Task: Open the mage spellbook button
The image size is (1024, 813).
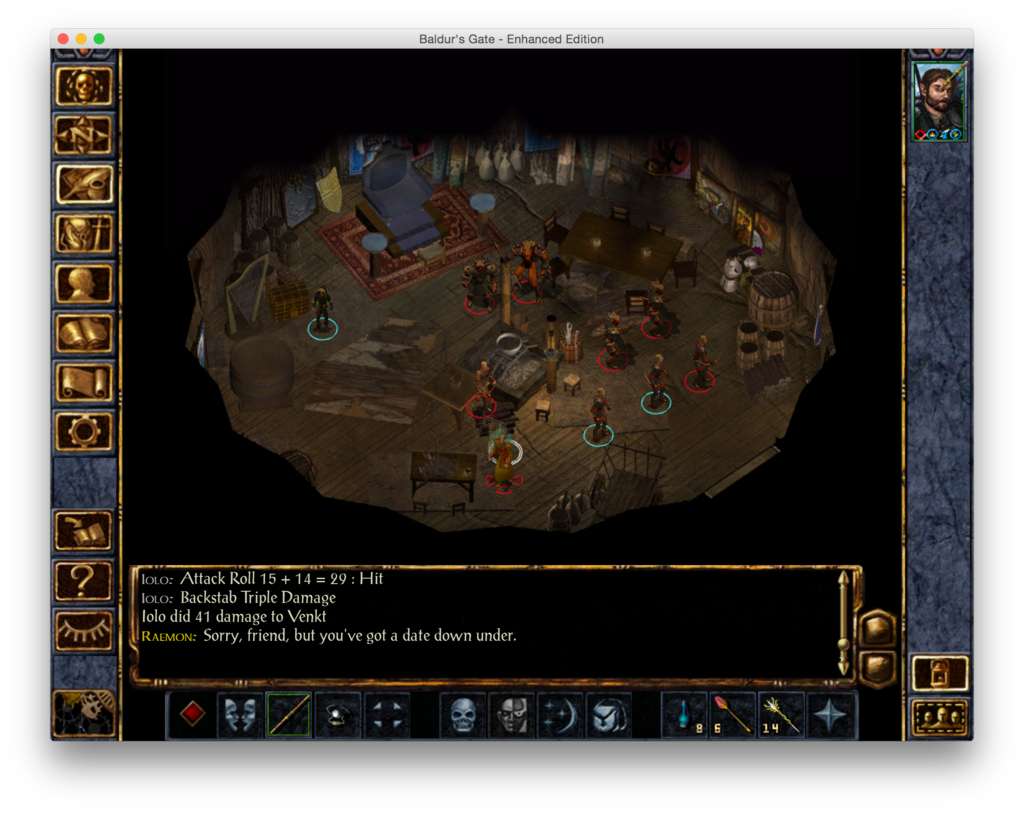Action: click(85, 333)
